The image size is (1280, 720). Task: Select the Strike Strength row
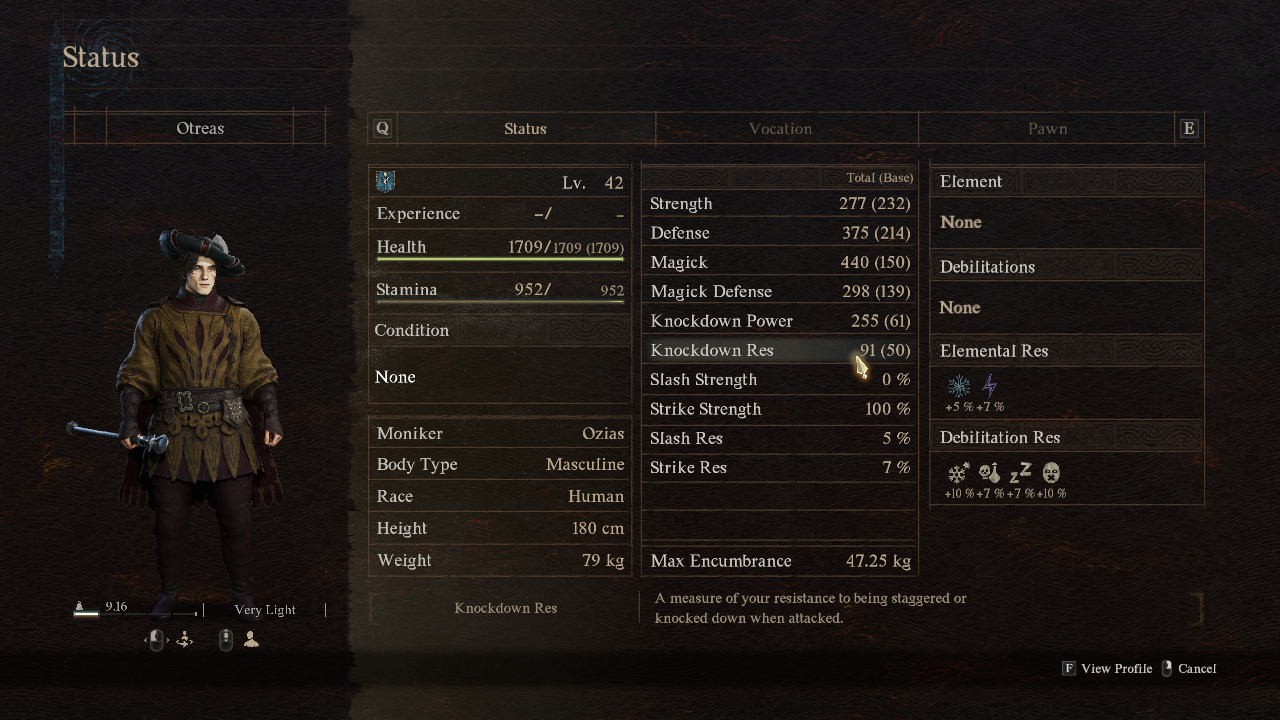tap(780, 409)
